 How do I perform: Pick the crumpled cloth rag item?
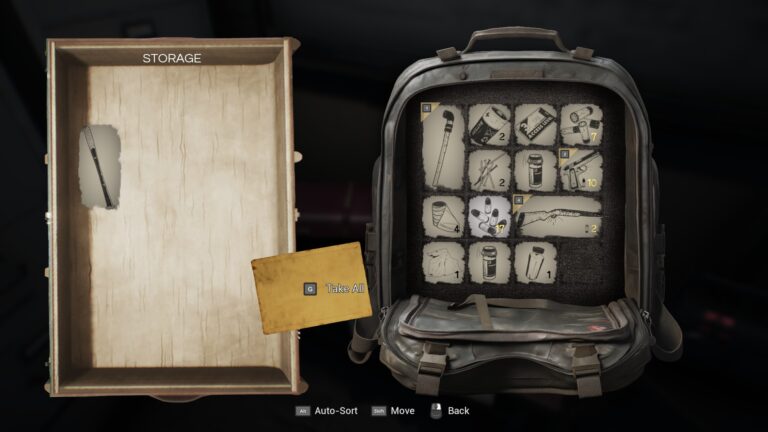pos(441,262)
